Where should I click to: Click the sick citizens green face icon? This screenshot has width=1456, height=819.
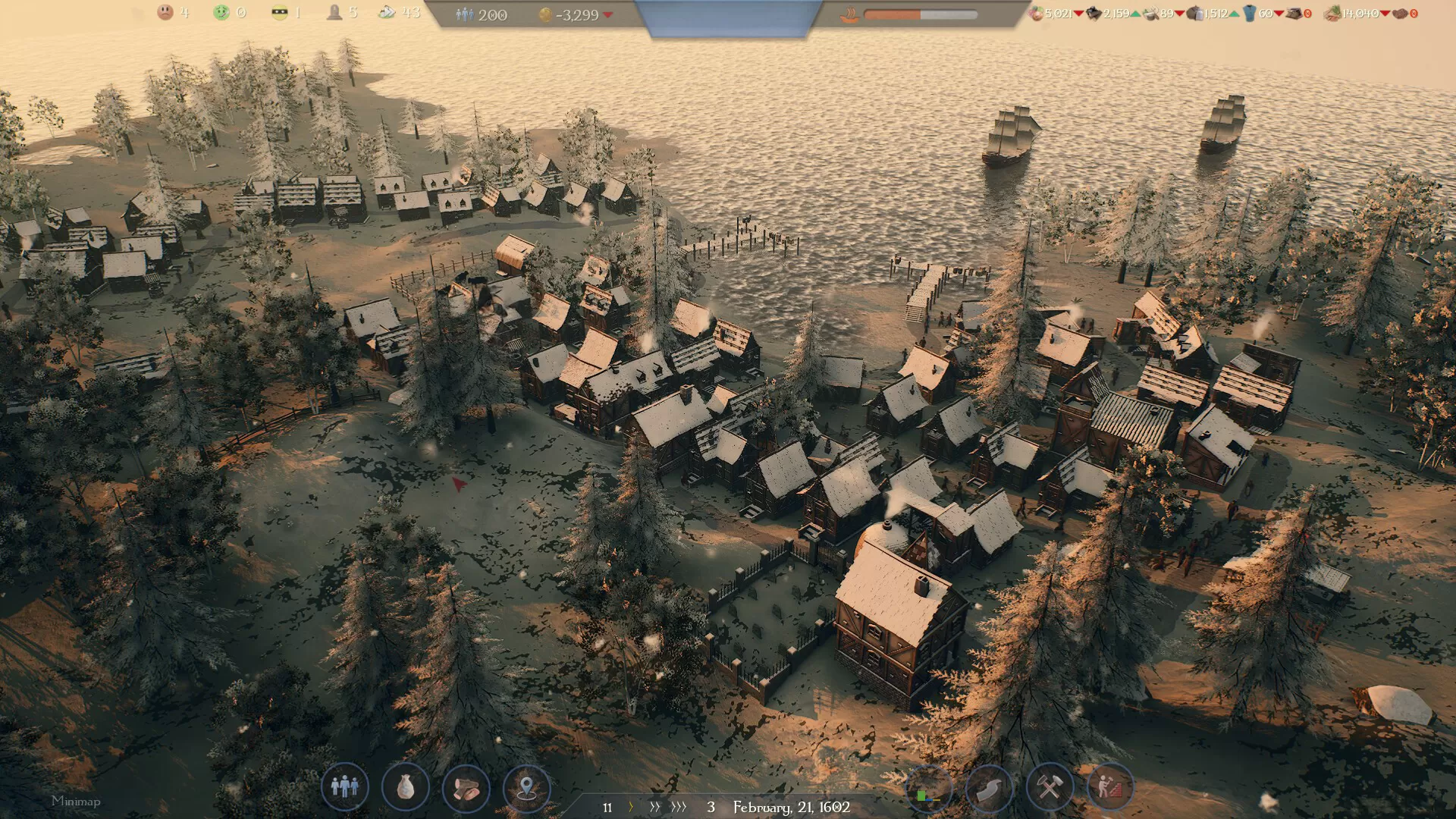point(221,12)
